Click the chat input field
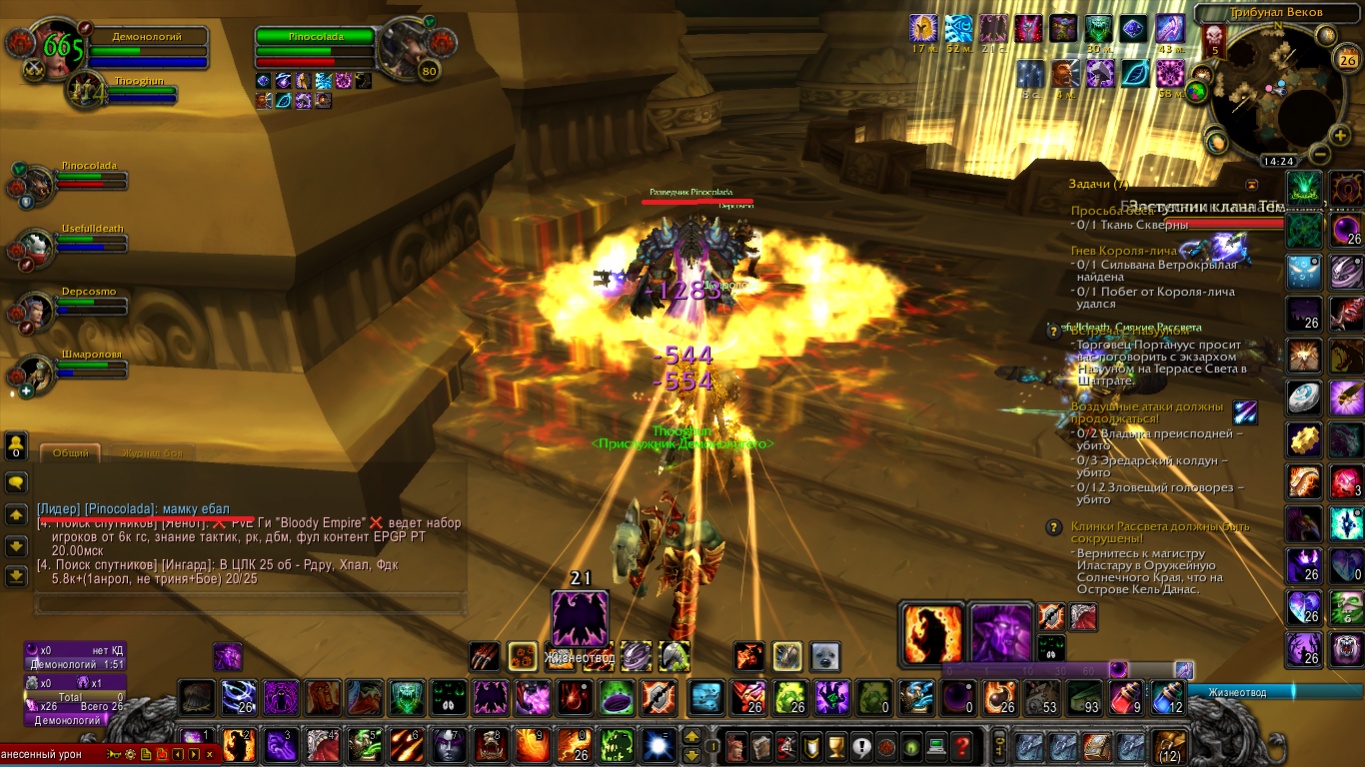The width and height of the screenshot is (1365, 767). coord(250,604)
